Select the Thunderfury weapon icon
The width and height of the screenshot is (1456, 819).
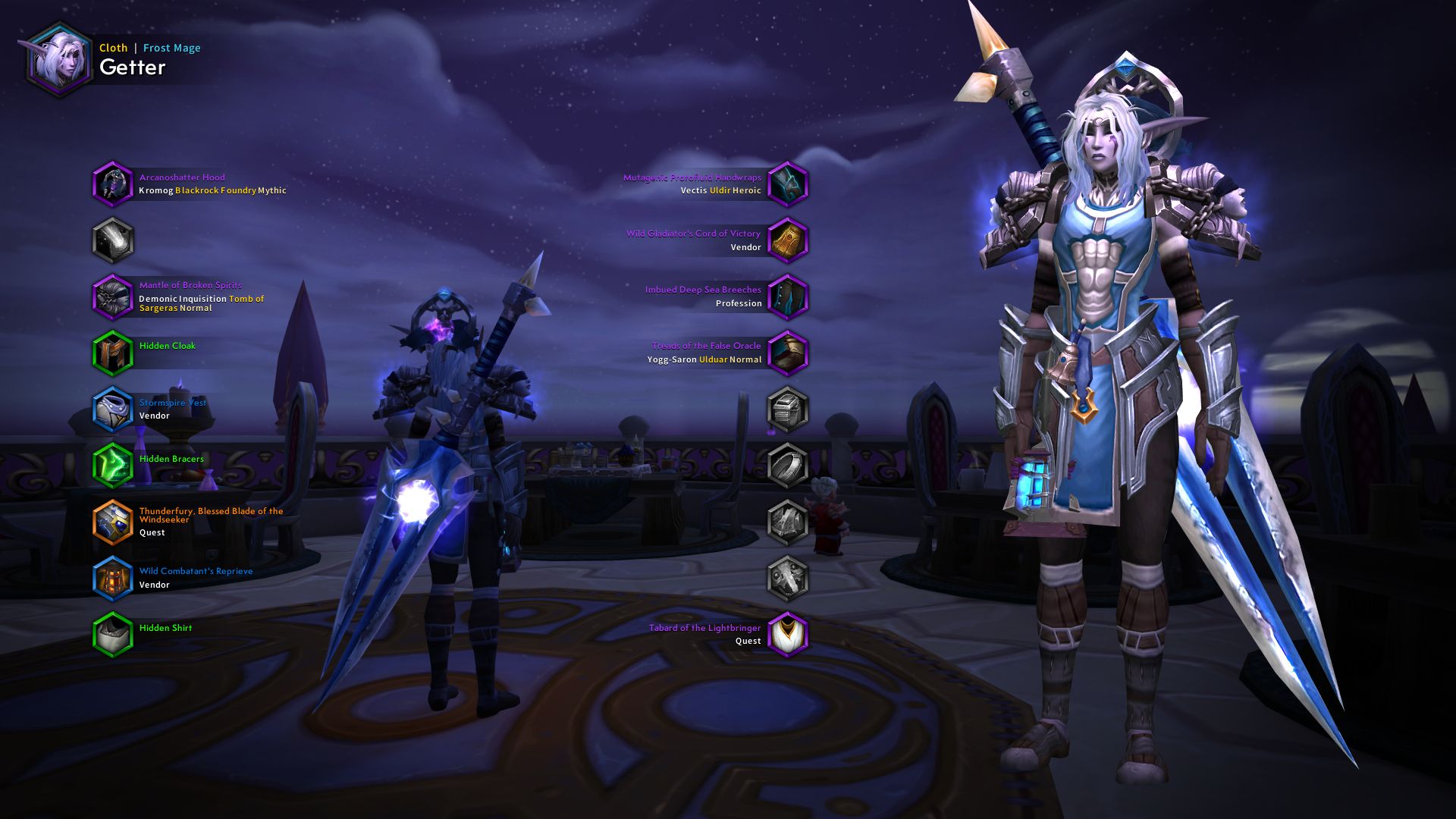[114, 522]
